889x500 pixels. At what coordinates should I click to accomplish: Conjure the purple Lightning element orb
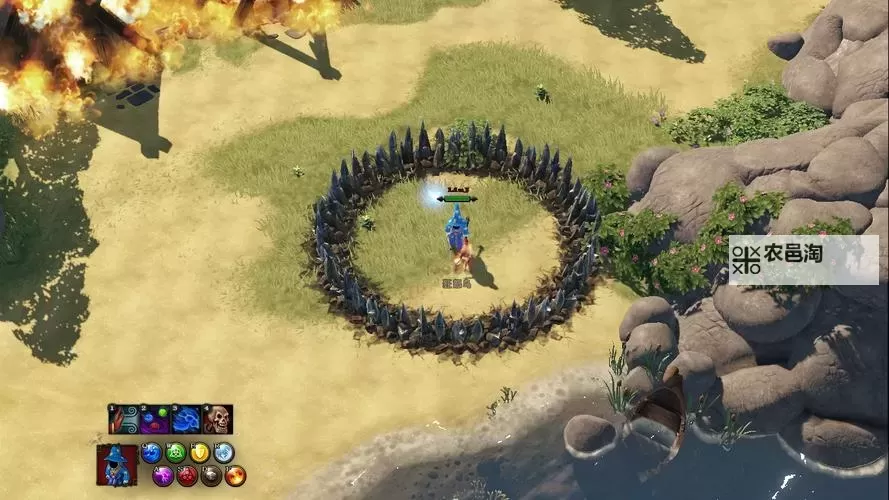coord(163,476)
